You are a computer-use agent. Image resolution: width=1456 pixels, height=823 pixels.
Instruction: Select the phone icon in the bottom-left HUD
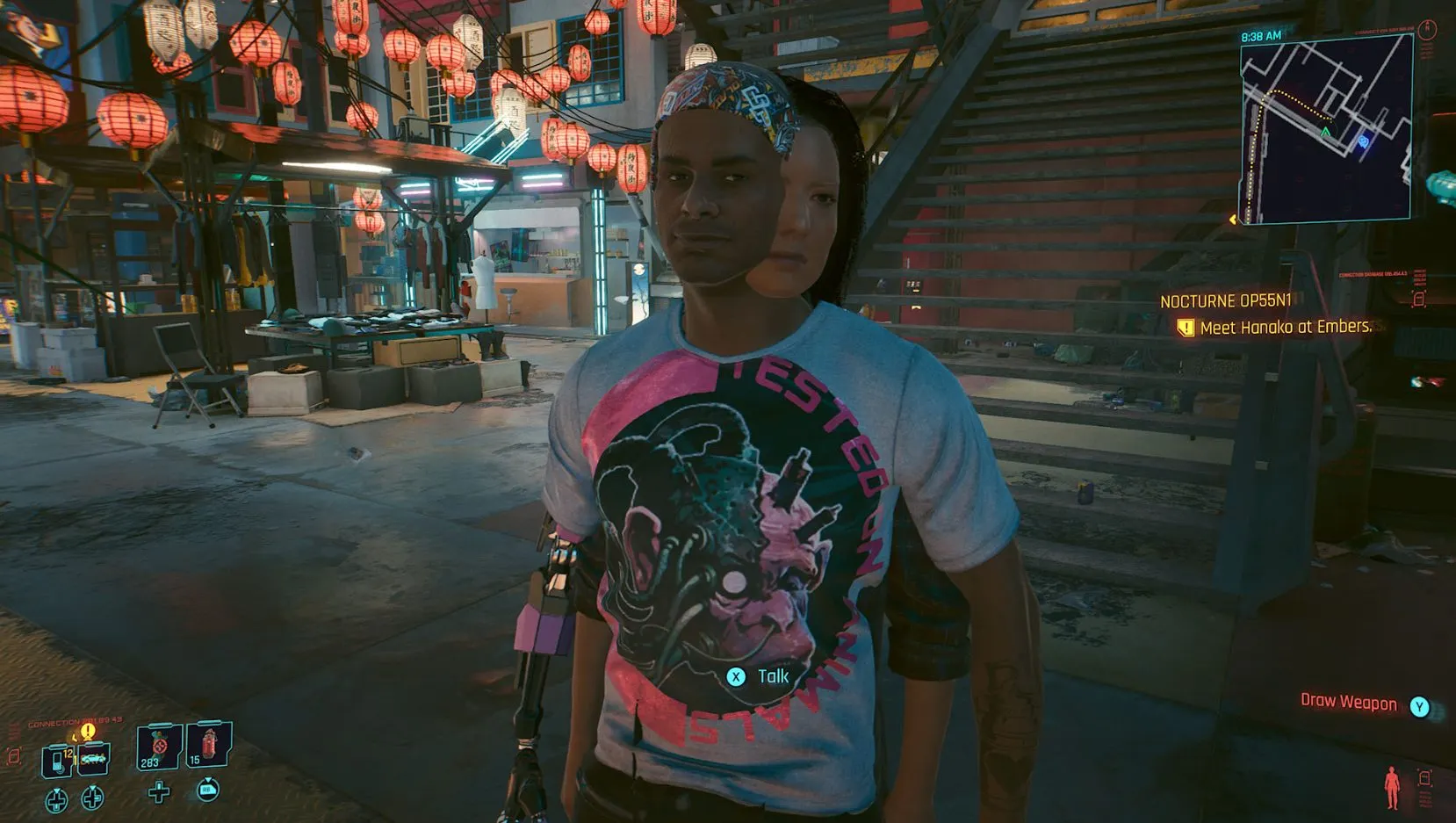point(57,761)
